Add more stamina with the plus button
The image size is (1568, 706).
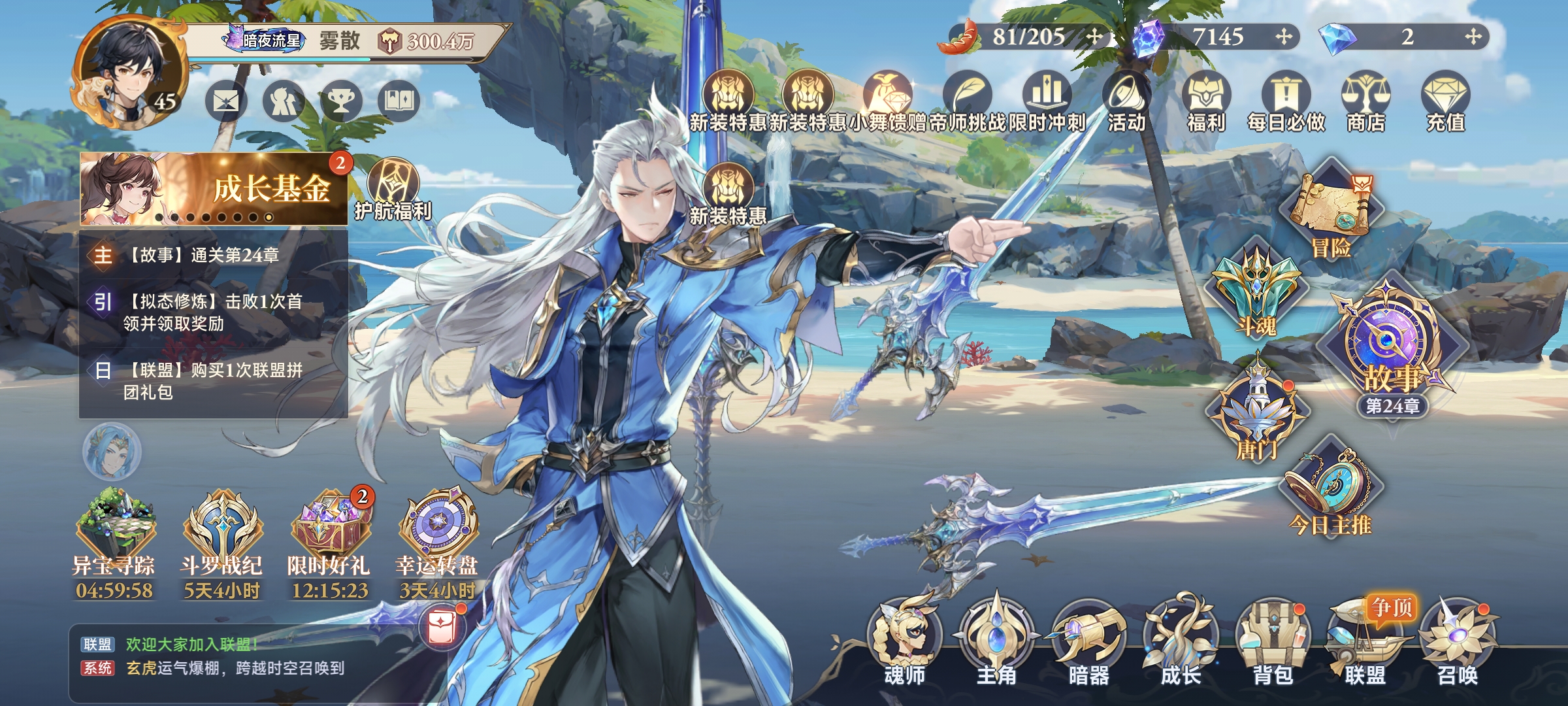click(x=1094, y=37)
